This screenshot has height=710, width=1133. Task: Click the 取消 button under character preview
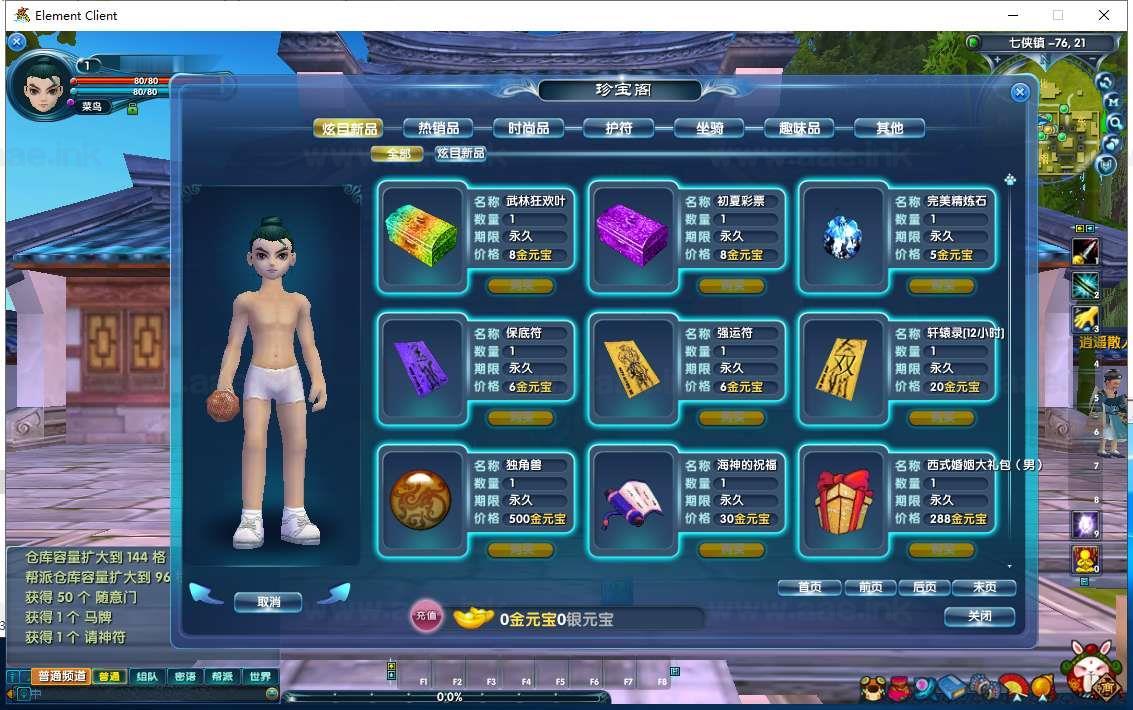point(268,602)
